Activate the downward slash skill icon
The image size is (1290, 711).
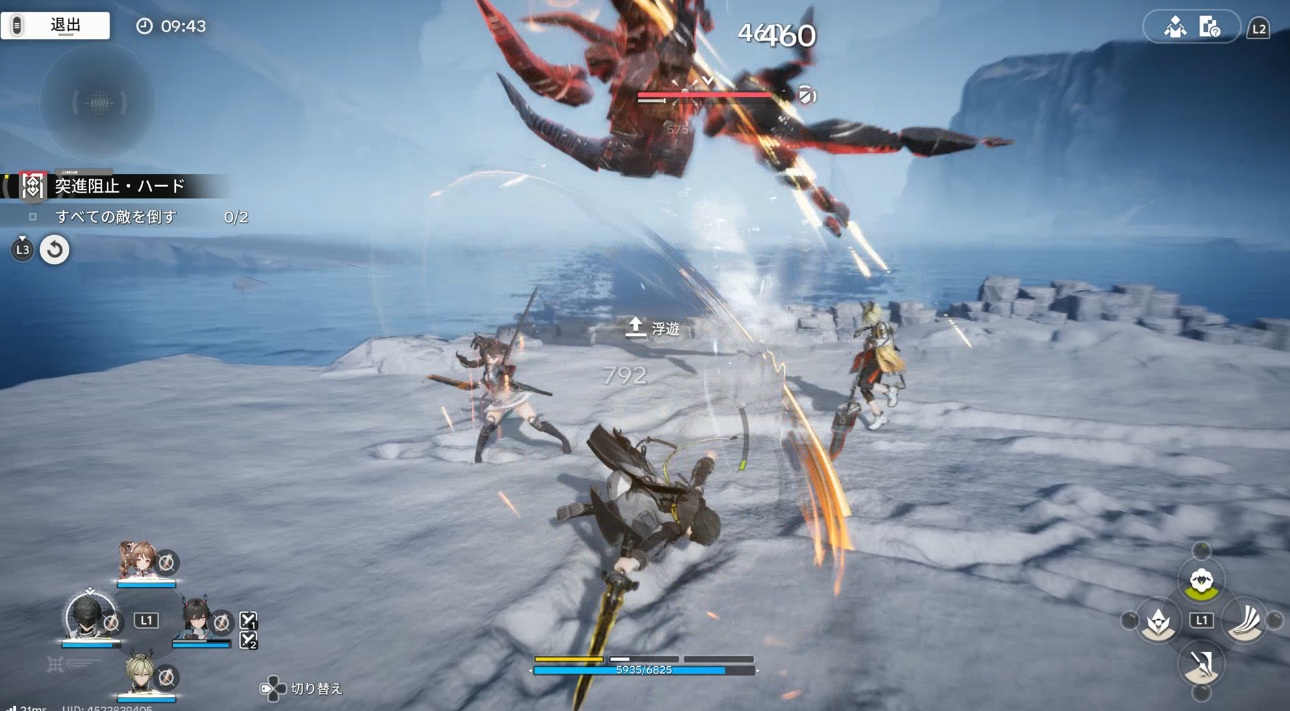1201,662
